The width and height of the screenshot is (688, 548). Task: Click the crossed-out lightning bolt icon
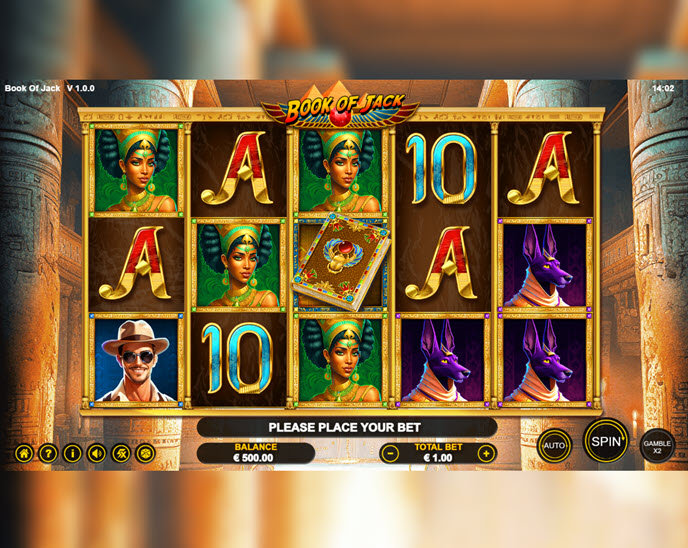pos(121,453)
